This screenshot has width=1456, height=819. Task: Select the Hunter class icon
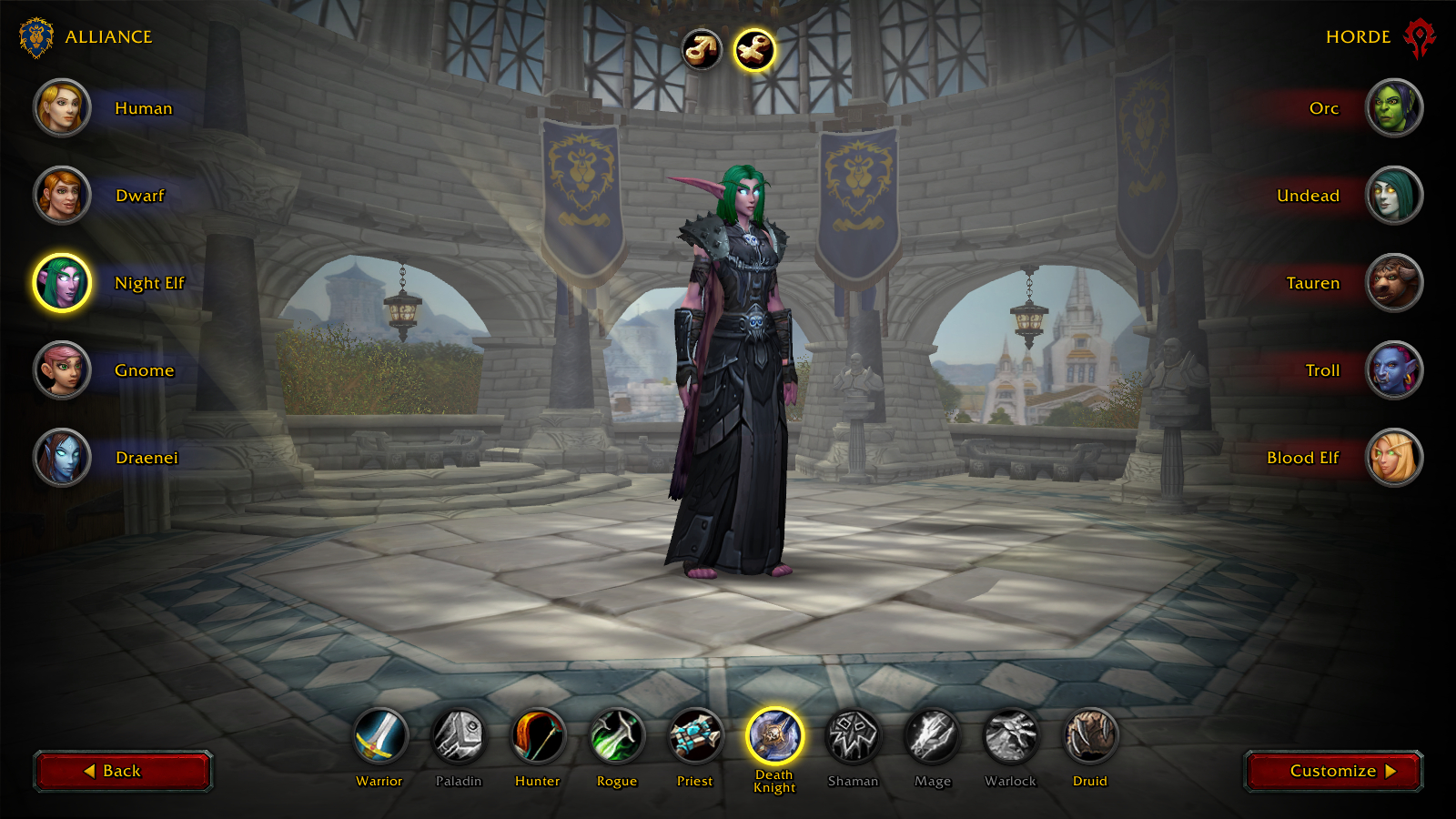pyautogui.click(x=538, y=736)
